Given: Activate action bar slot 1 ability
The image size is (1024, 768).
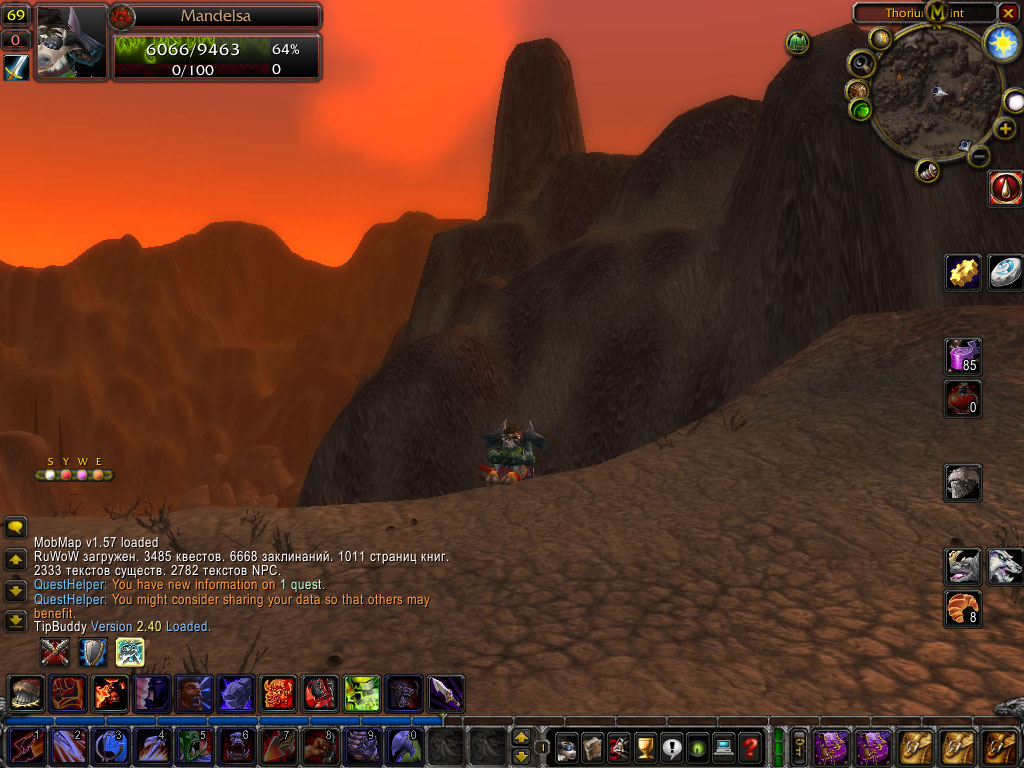Looking at the screenshot, I should click(x=24, y=747).
